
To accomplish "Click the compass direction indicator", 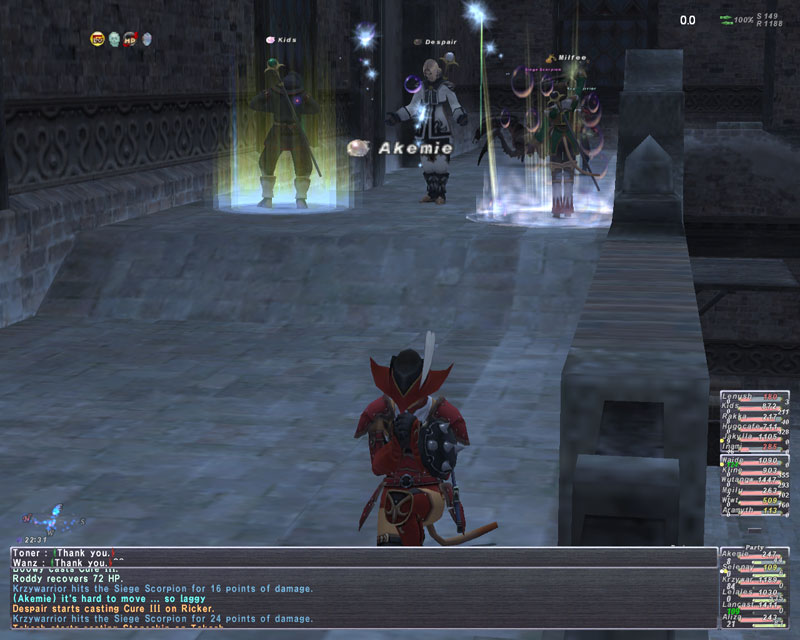I will point(54,522).
